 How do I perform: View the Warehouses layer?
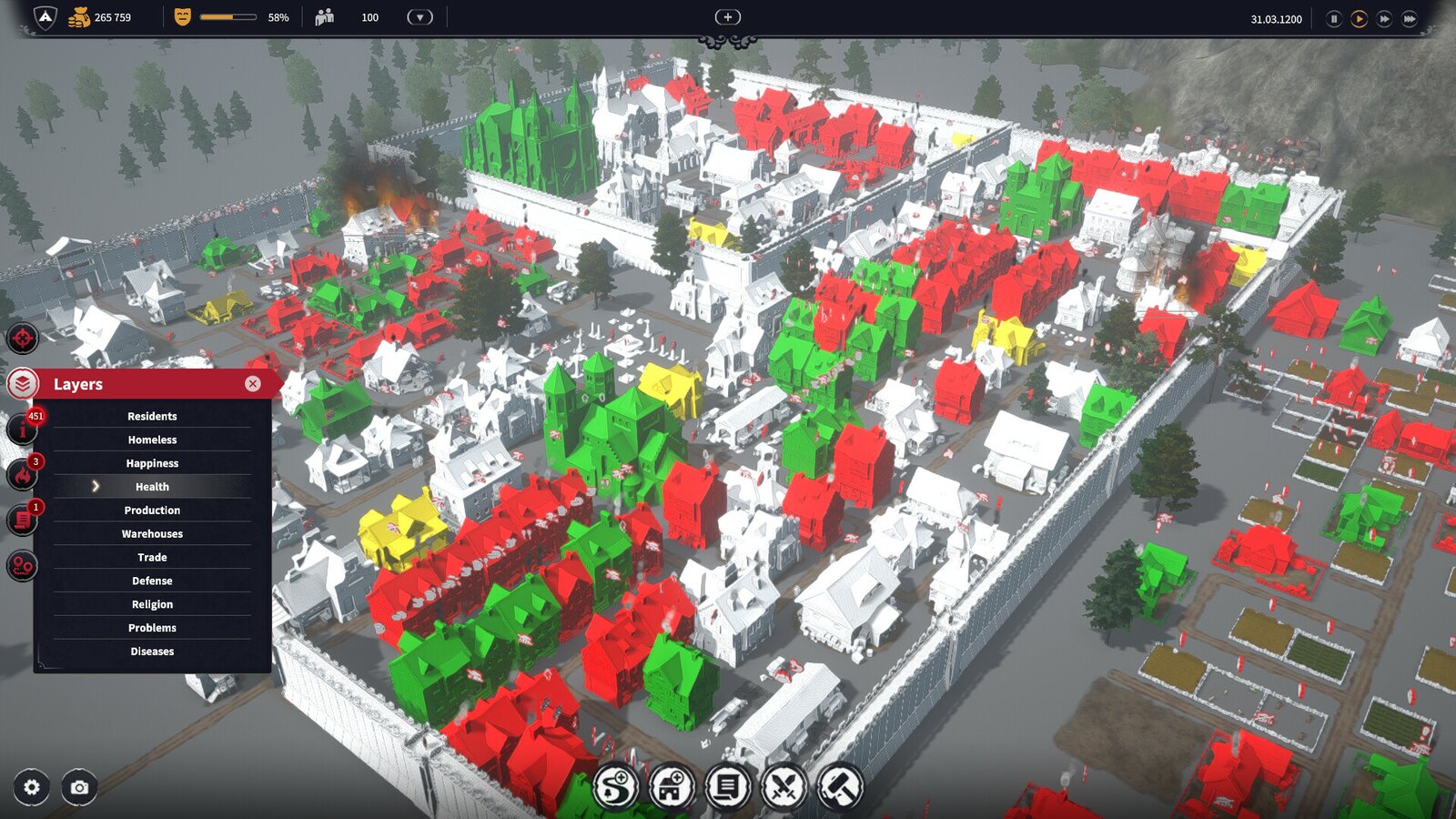152,533
